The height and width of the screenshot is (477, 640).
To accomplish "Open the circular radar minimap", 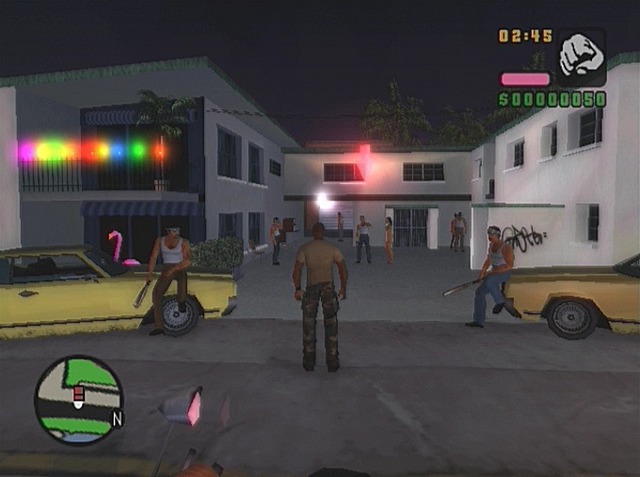I will click(x=78, y=400).
